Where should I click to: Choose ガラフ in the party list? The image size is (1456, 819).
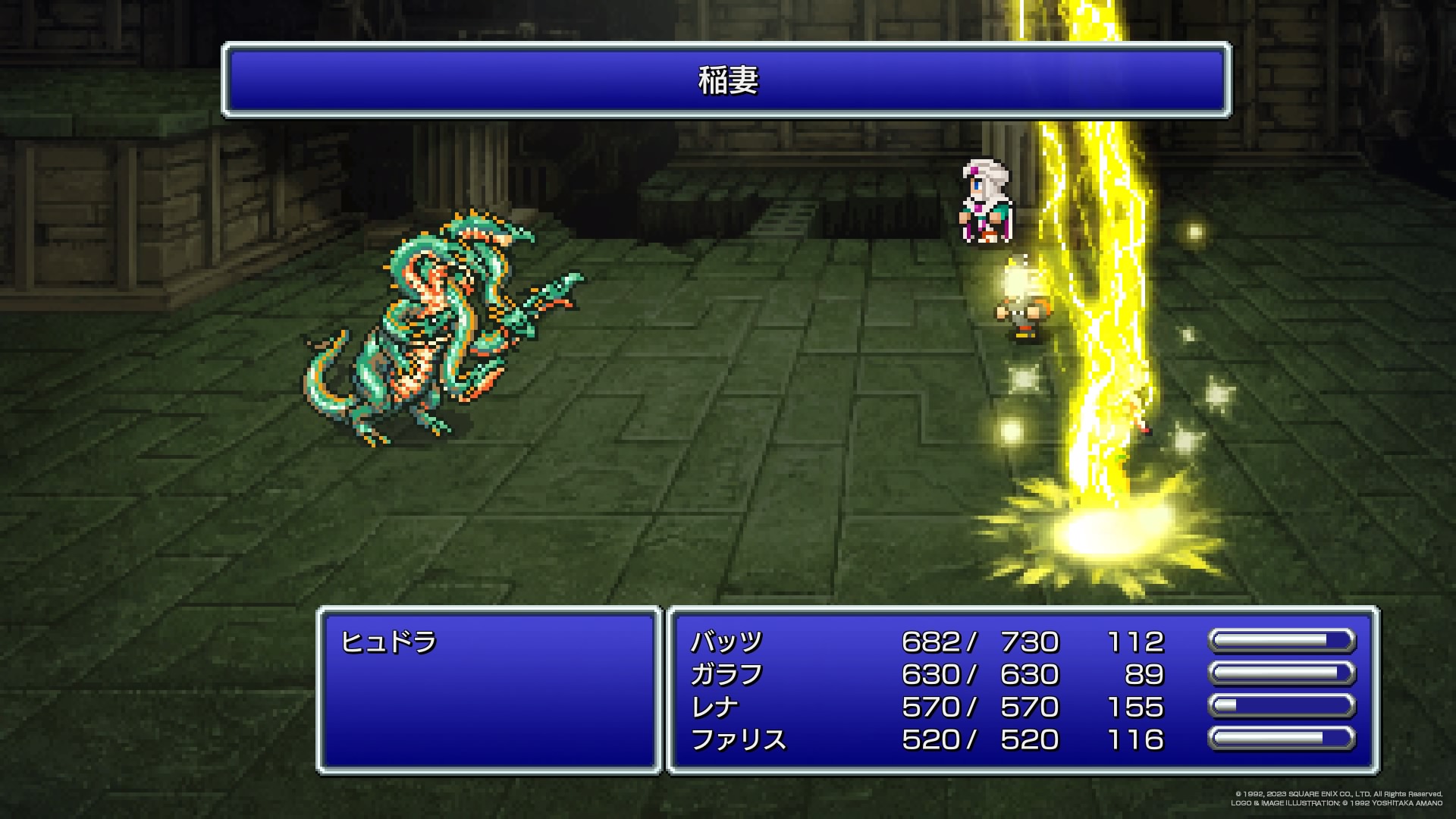click(x=726, y=674)
